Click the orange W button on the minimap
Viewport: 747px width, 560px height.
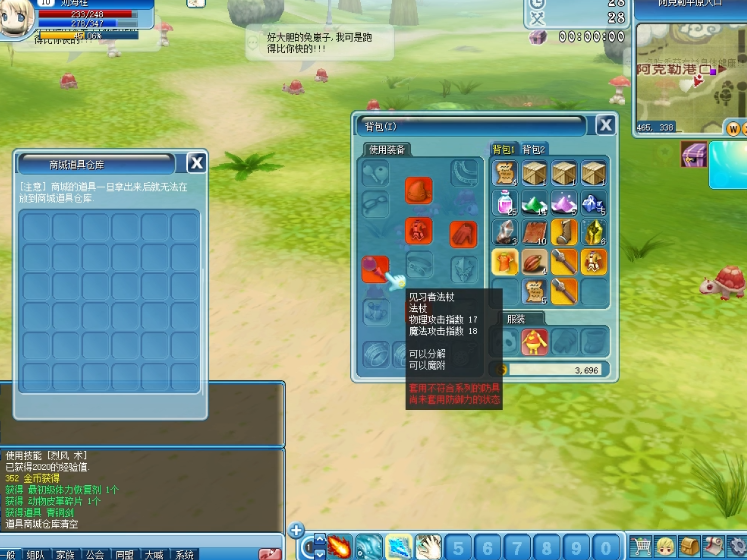[733, 129]
